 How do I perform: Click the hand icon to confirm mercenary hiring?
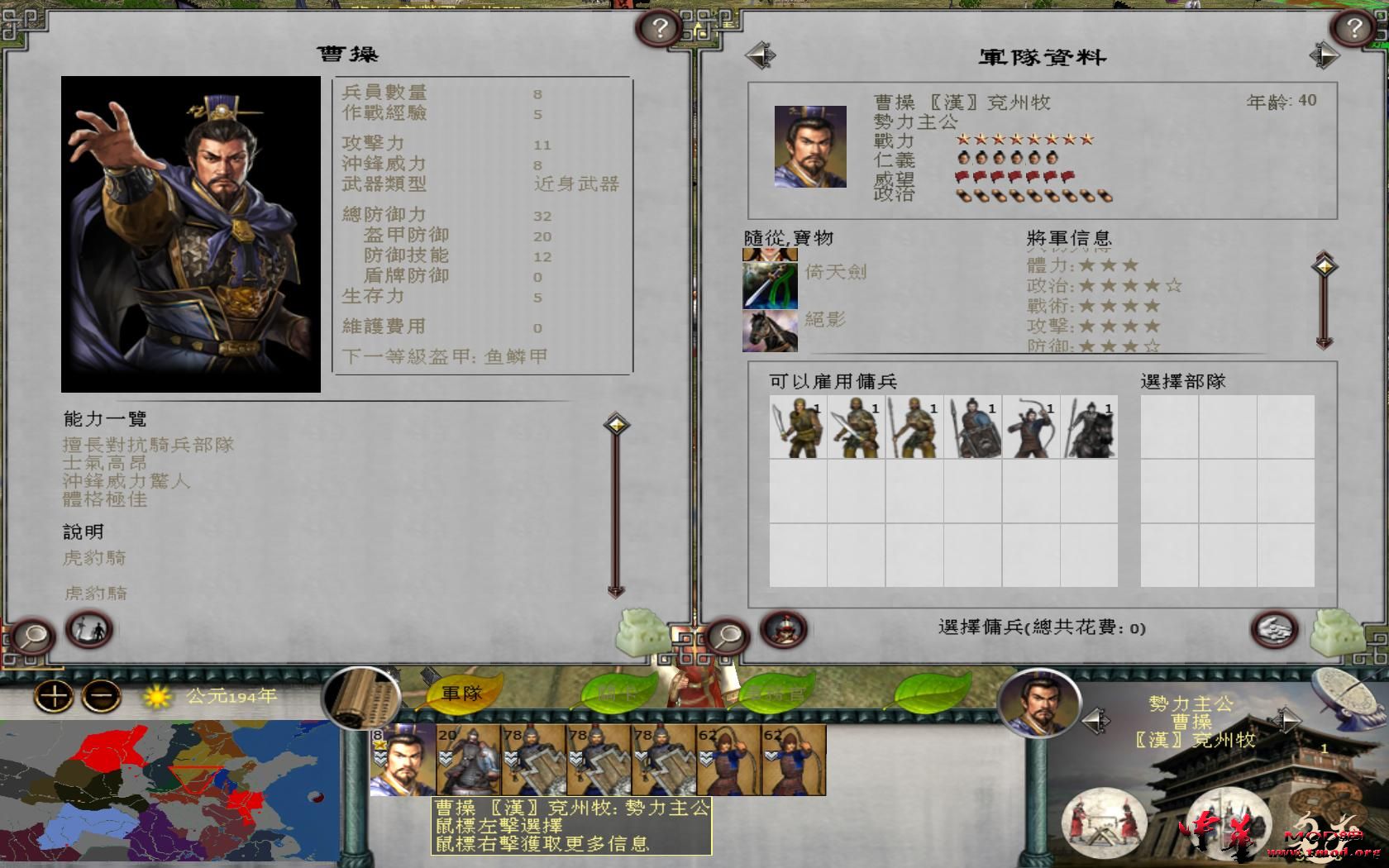point(1273,629)
